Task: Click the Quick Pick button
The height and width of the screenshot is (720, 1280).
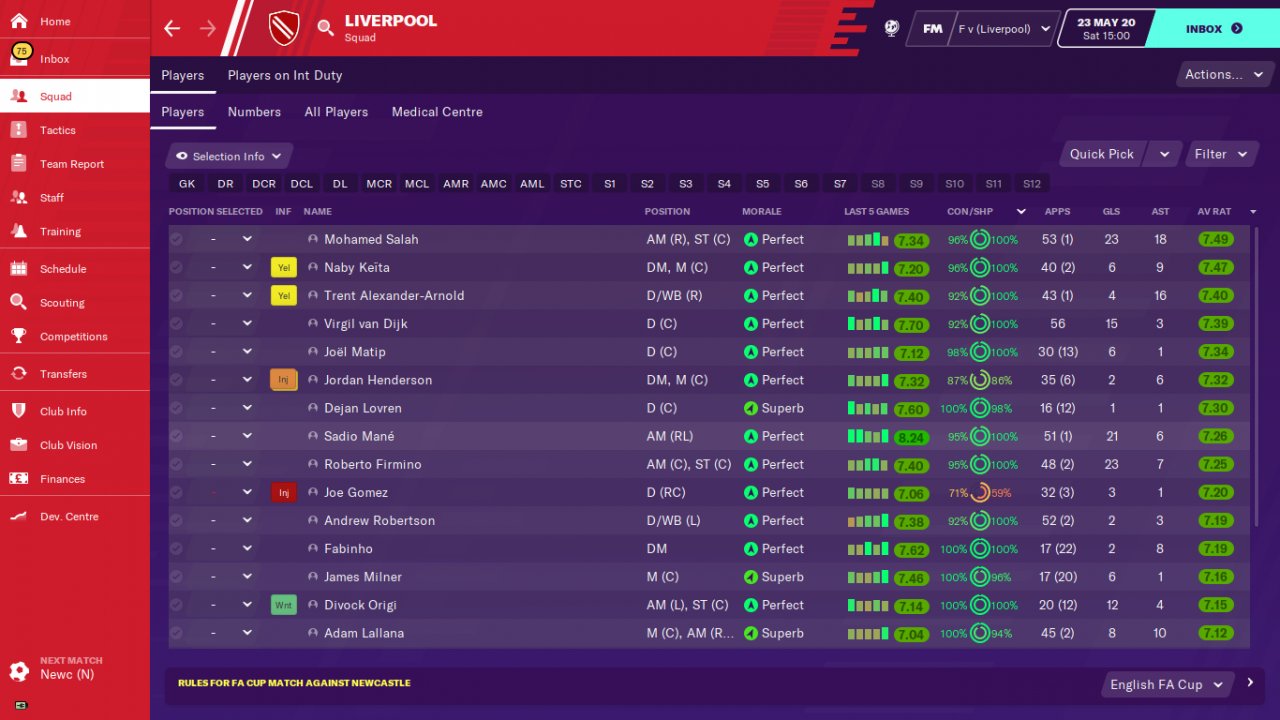Action: (1101, 154)
